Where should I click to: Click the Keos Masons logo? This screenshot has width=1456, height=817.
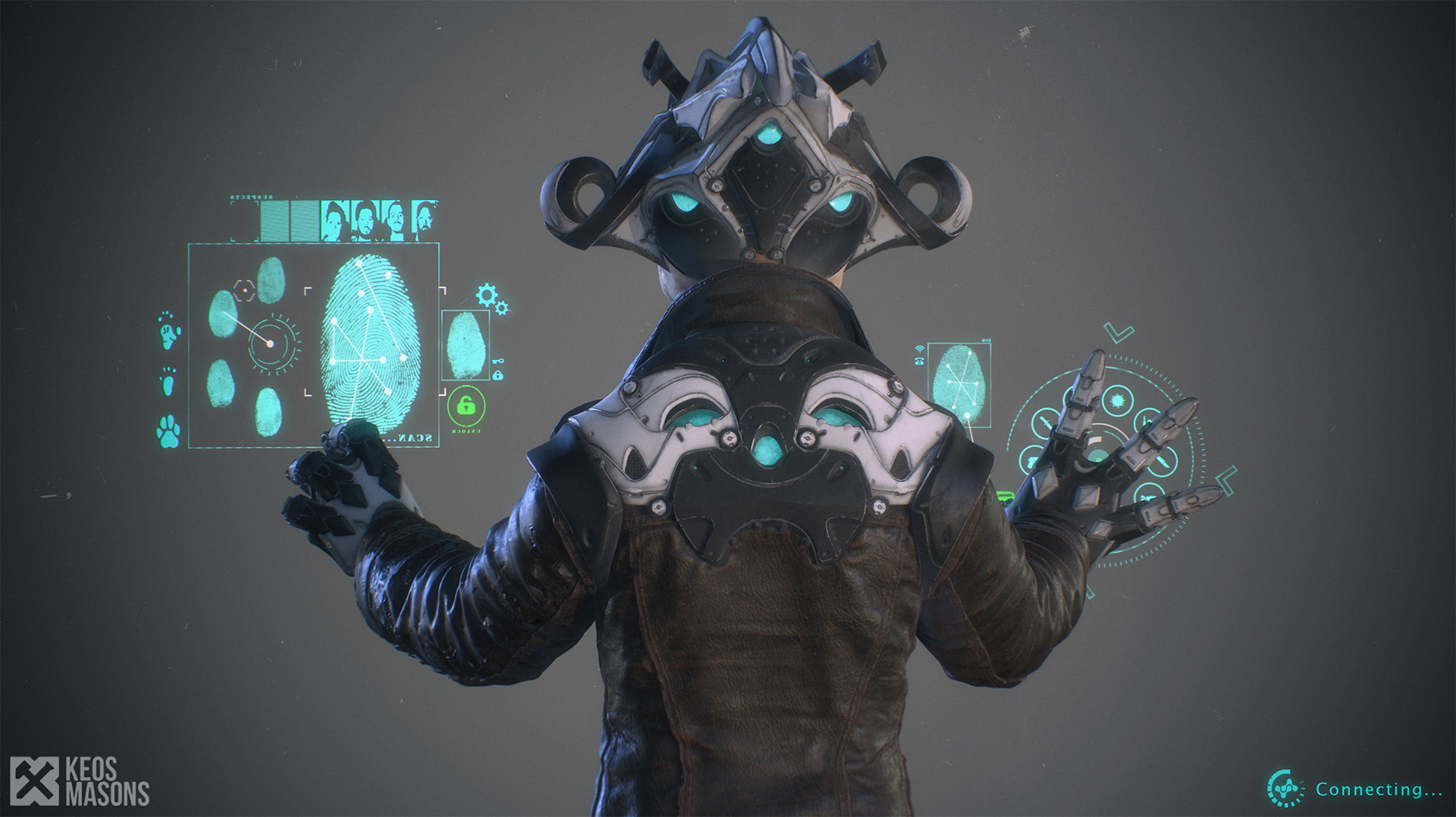click(80, 782)
